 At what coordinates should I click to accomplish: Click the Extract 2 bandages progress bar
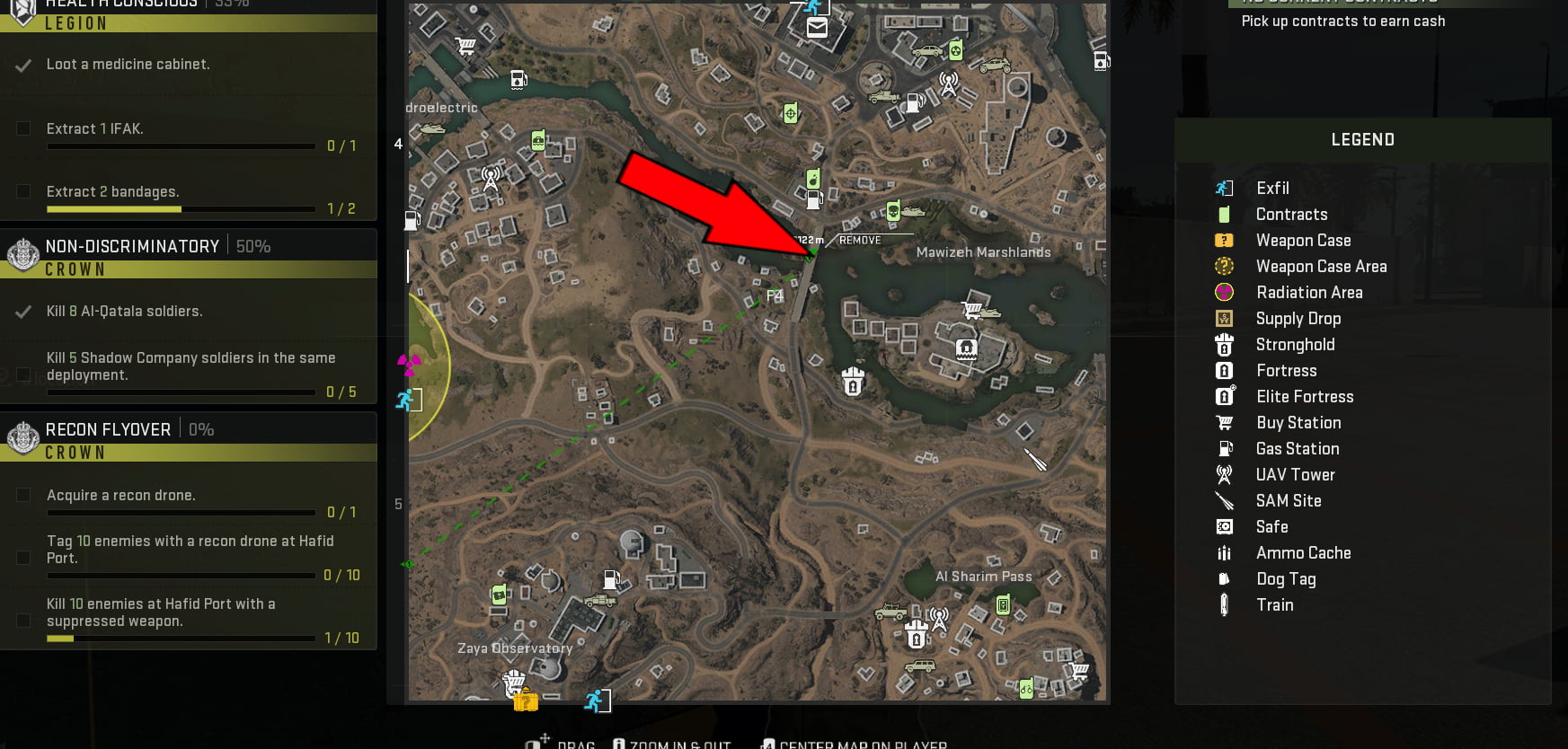[180, 208]
